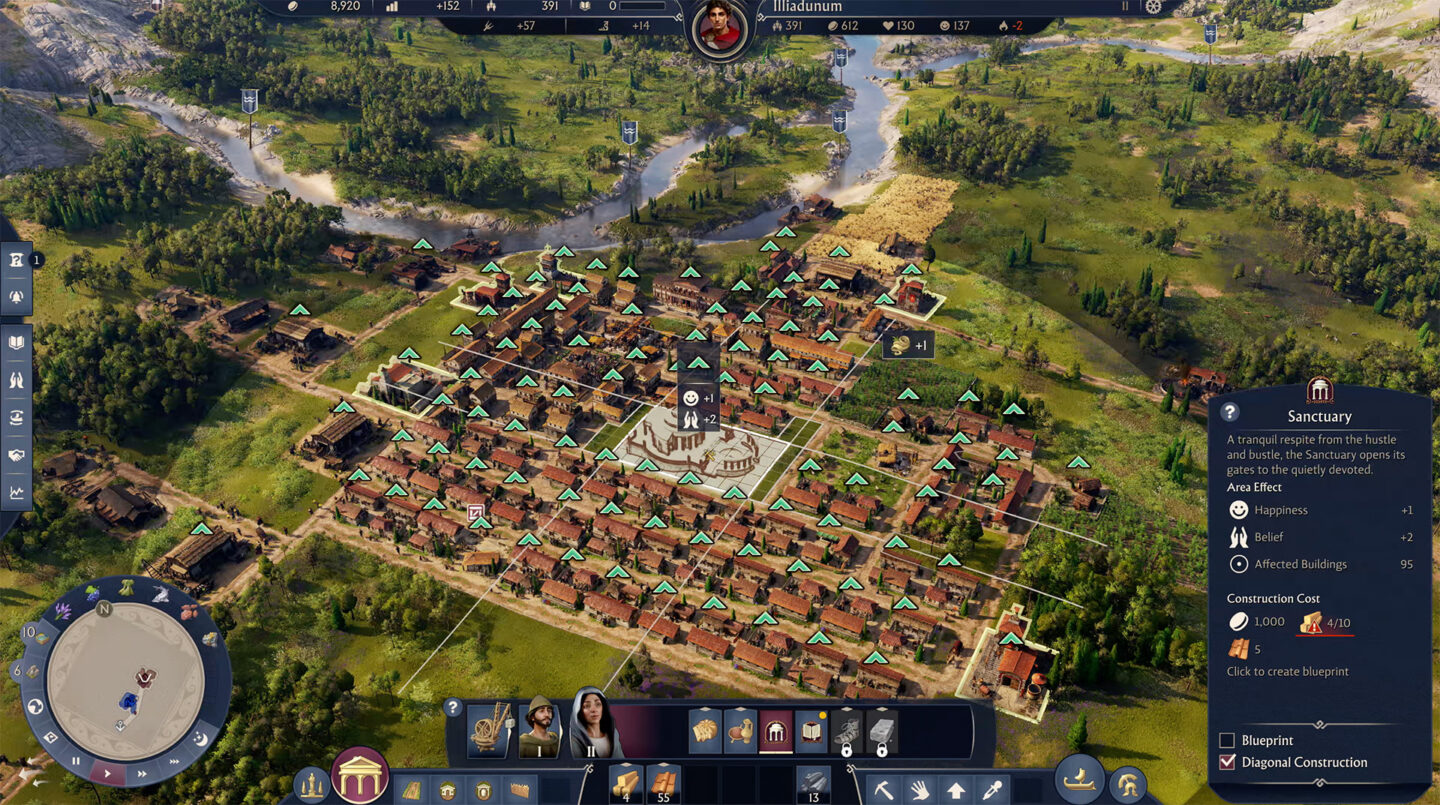1440x805 pixels.
Task: Open the quest scroll with notification badge
Action: coord(810,731)
